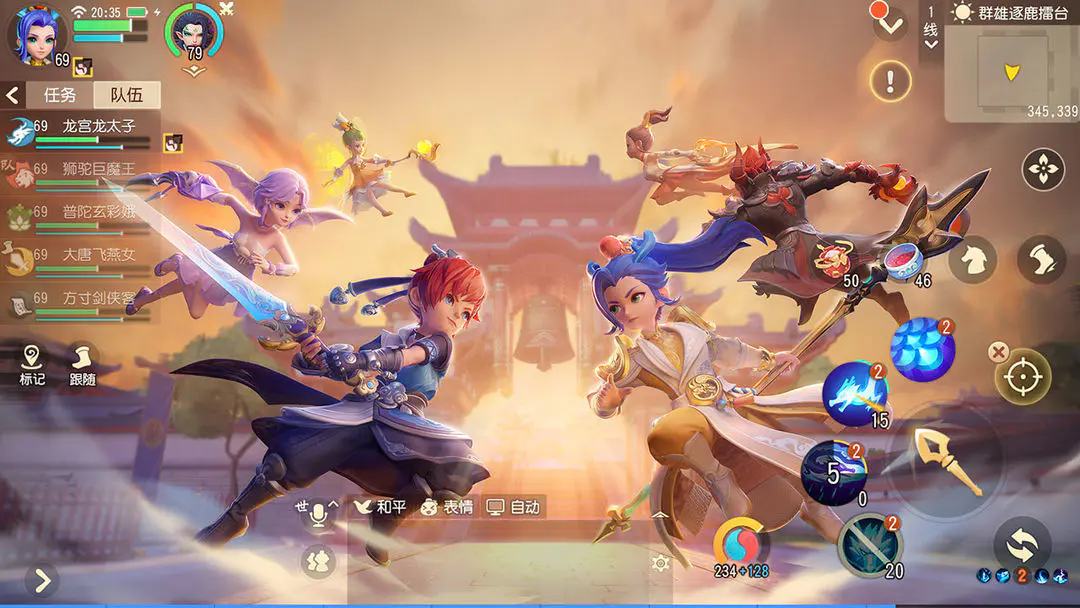Viewport: 1080px width, 608px height.
Task: Expand the bottom-left arrow menu
Action: tap(42, 580)
